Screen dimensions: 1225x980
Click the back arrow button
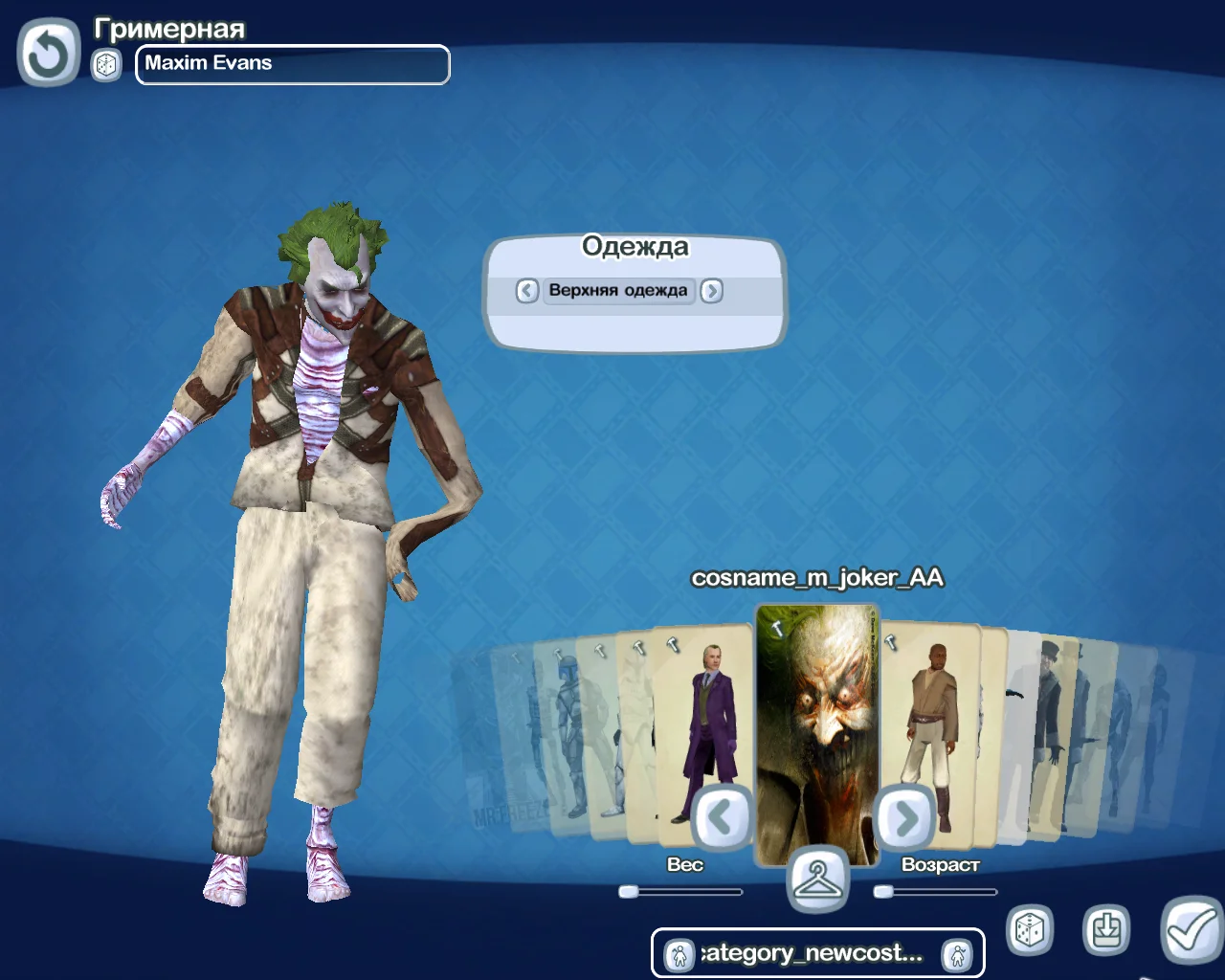coord(48,54)
